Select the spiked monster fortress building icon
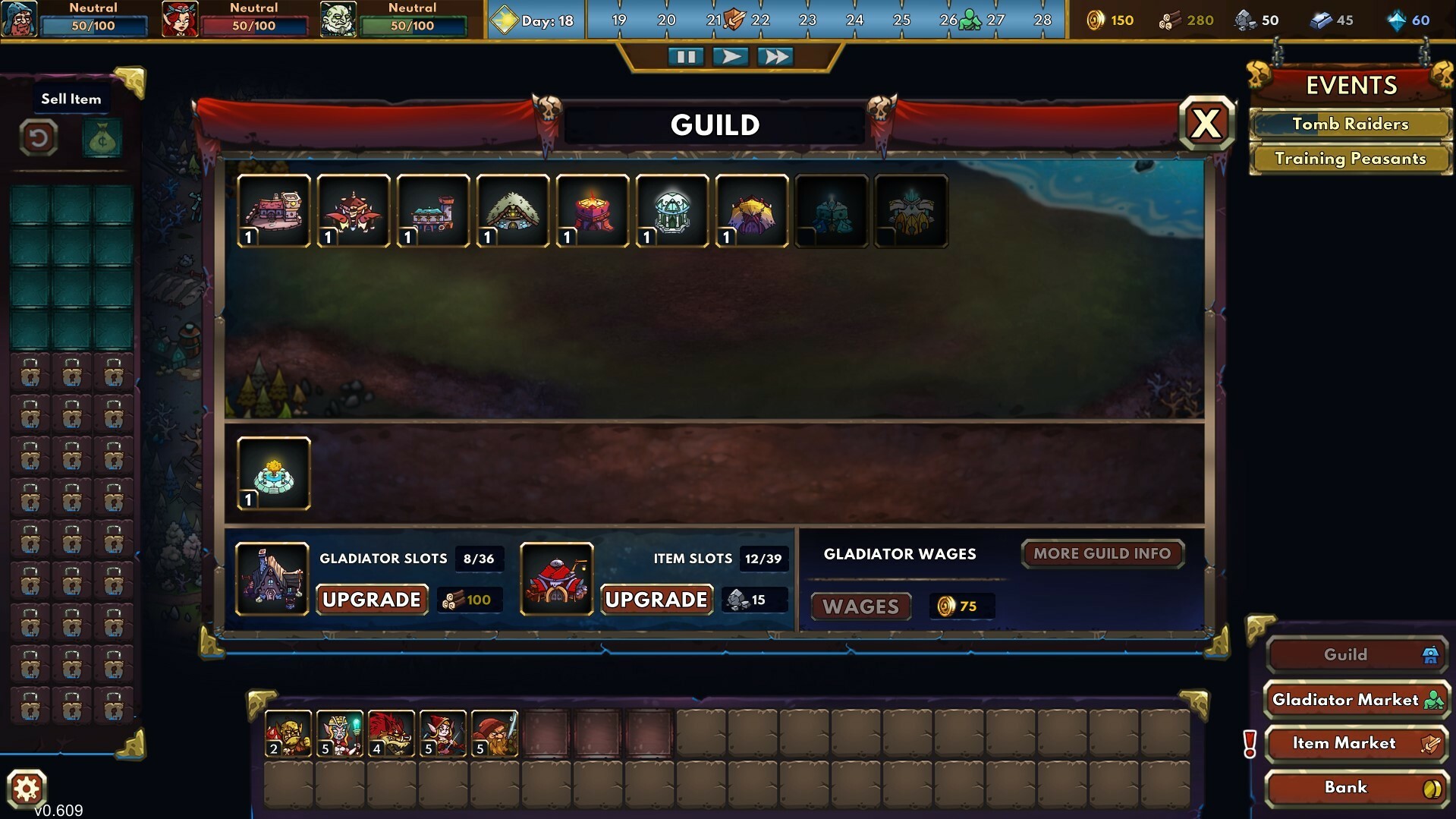The height and width of the screenshot is (819, 1456). (x=354, y=211)
